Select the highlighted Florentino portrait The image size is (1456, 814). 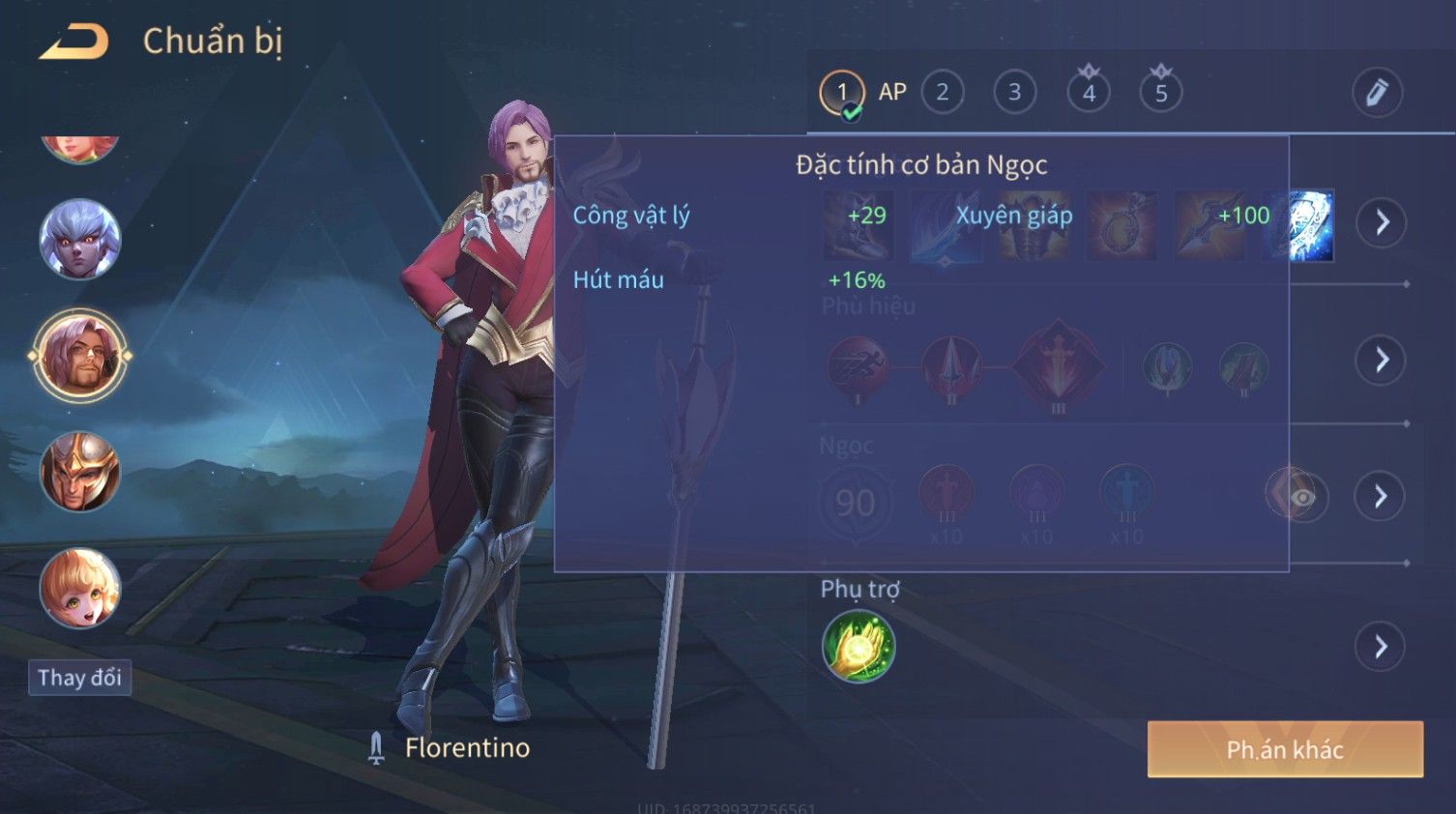(80, 356)
